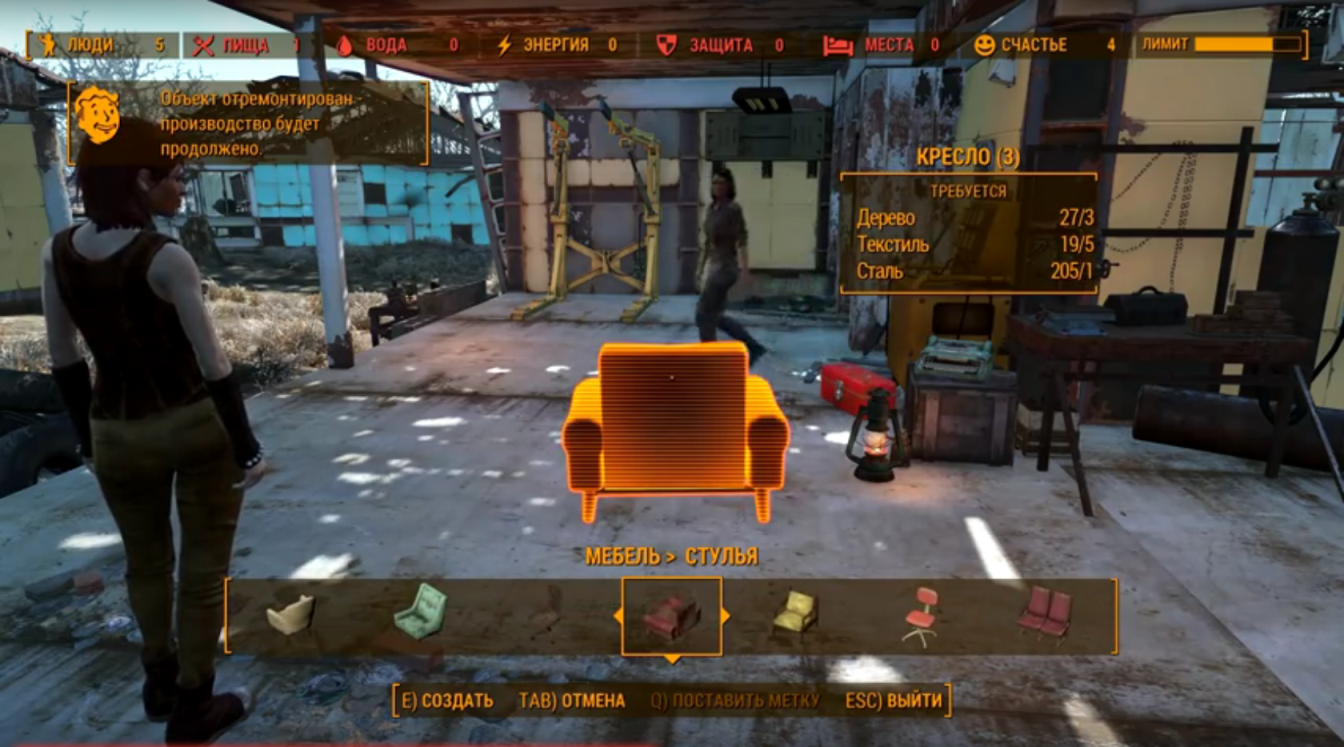Select the beige chair in the furniture bar
Screen dimensions: 1344x747
[x=290, y=614]
